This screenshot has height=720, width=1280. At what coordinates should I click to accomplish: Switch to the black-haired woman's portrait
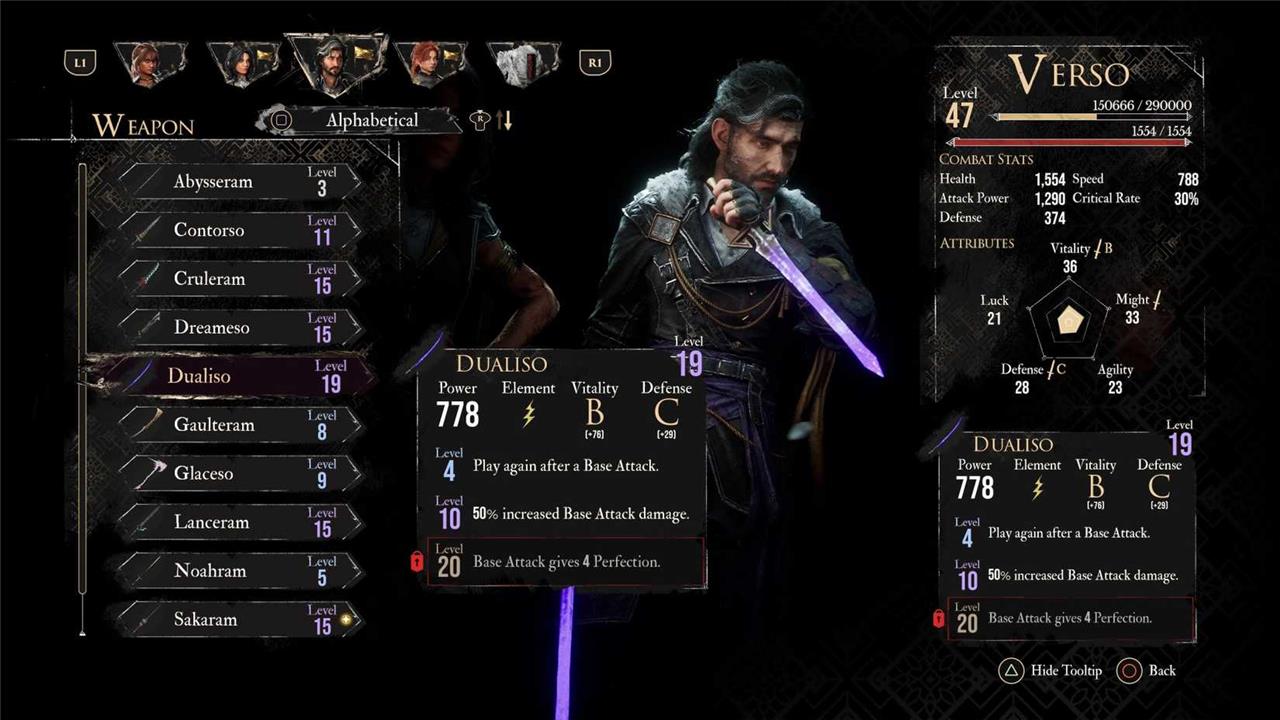[241, 64]
